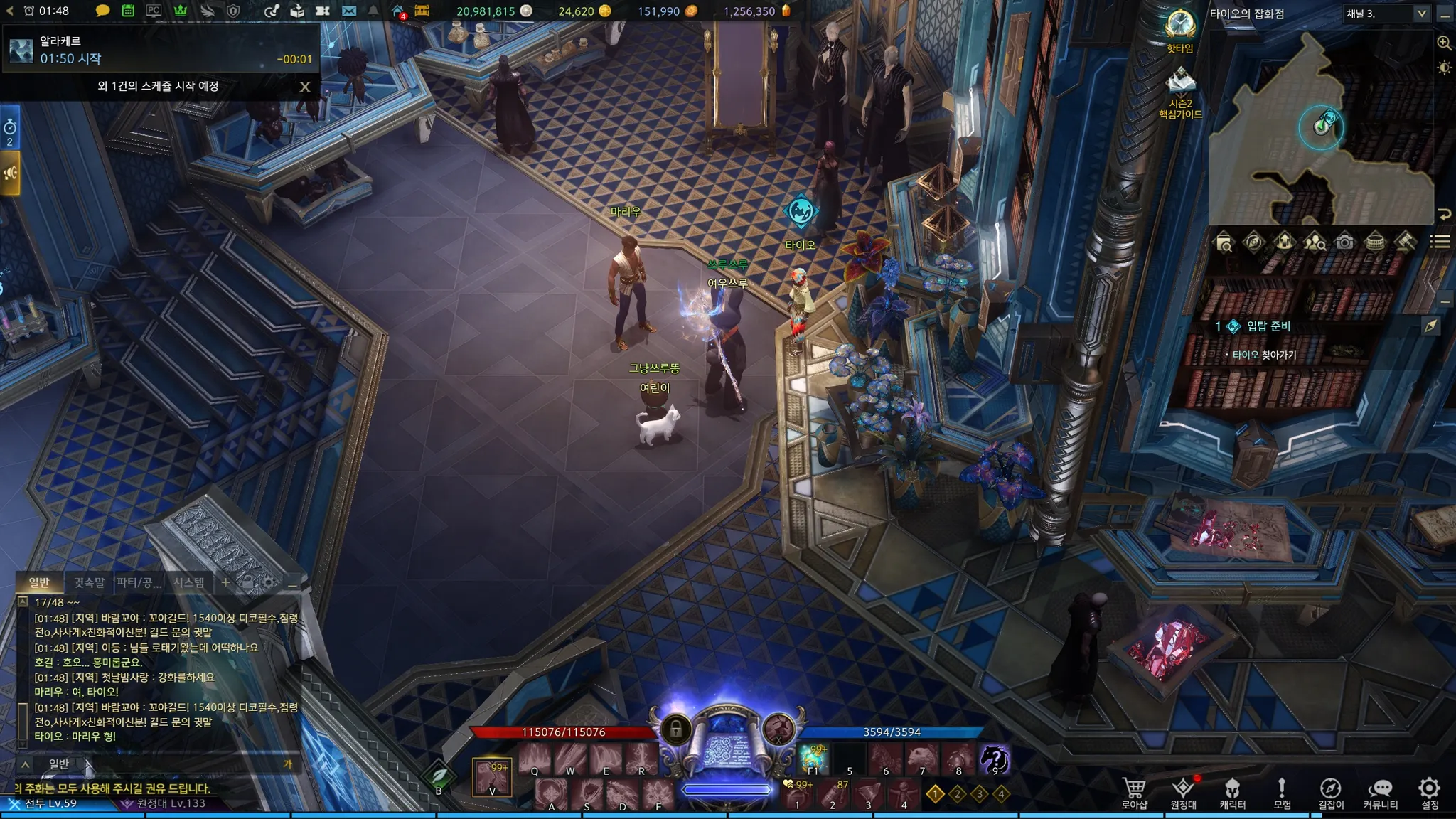Screen dimensions: 1456x819
Task: Open the 모험 adventure menu
Action: point(1282,791)
